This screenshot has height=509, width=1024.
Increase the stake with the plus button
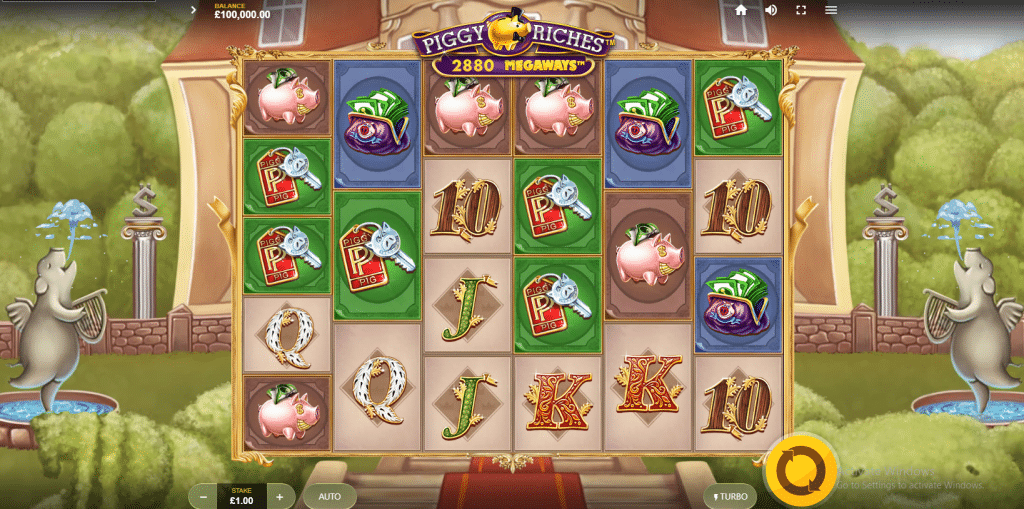coord(280,496)
